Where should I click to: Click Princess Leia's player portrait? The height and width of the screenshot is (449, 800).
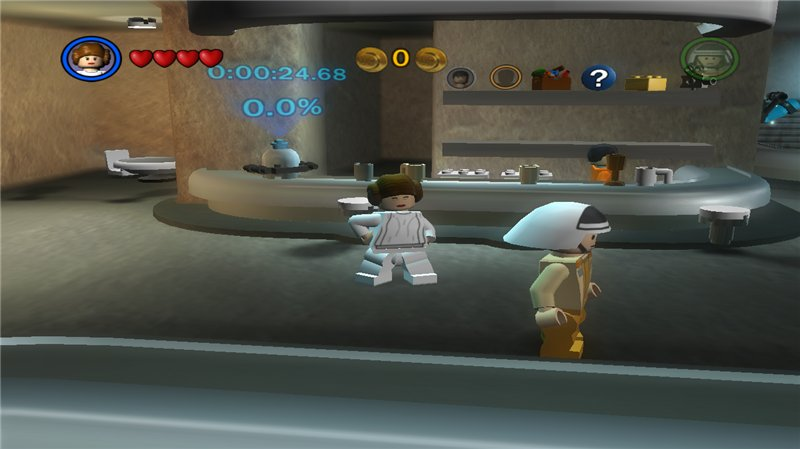point(91,58)
